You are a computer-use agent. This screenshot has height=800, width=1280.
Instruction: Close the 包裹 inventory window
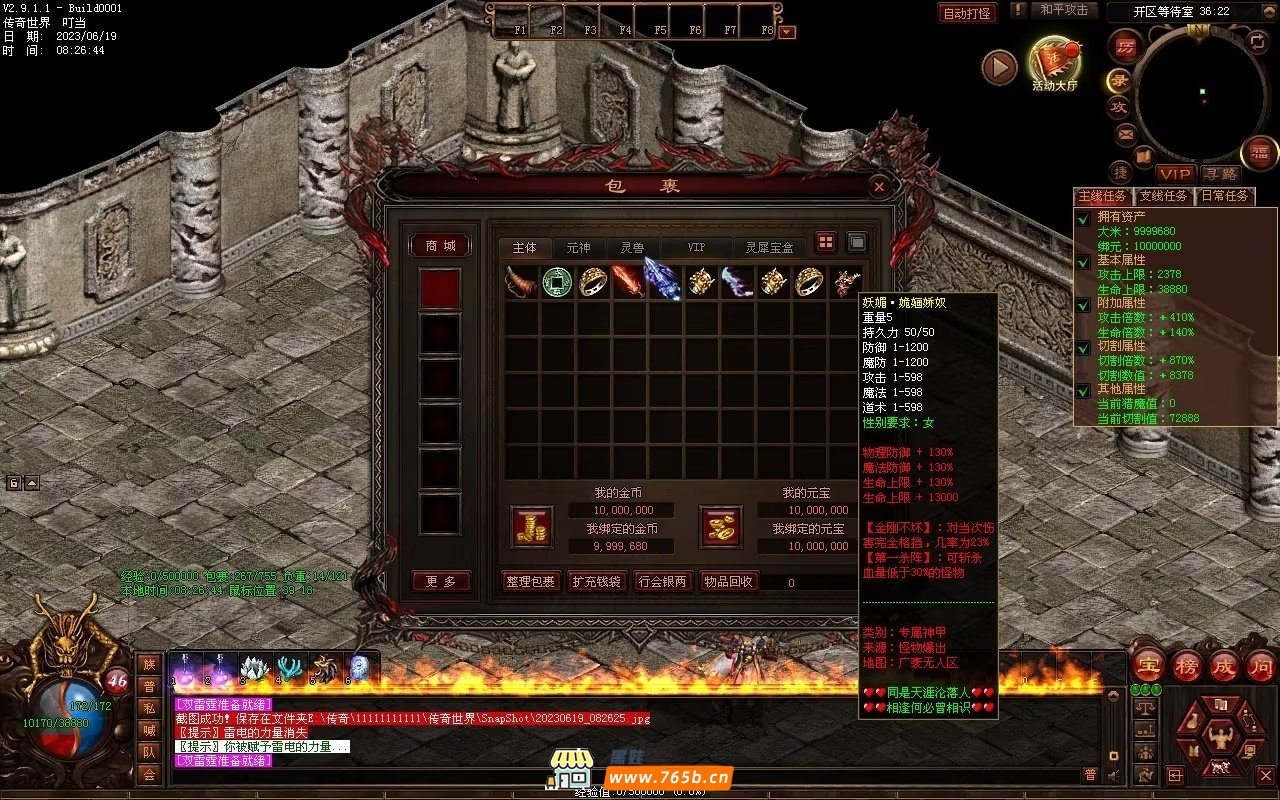coord(878,186)
